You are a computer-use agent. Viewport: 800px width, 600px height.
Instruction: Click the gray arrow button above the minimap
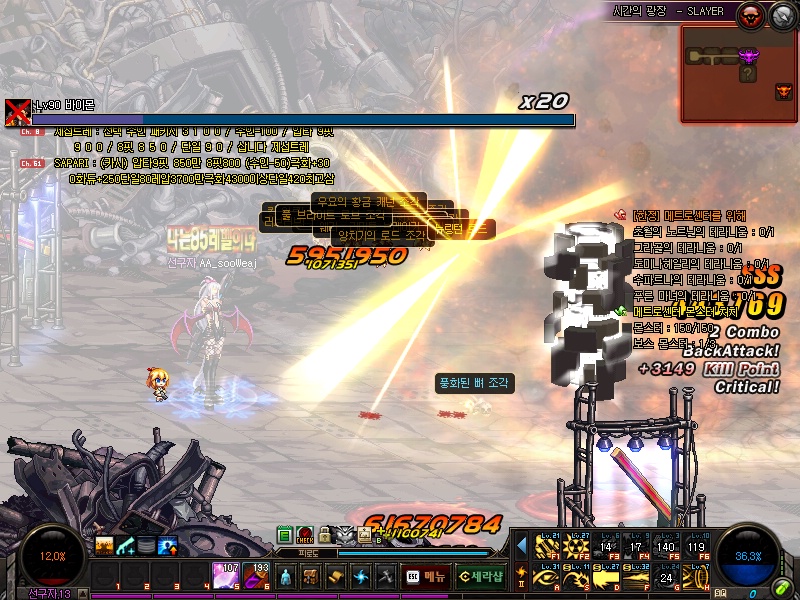(781, 15)
